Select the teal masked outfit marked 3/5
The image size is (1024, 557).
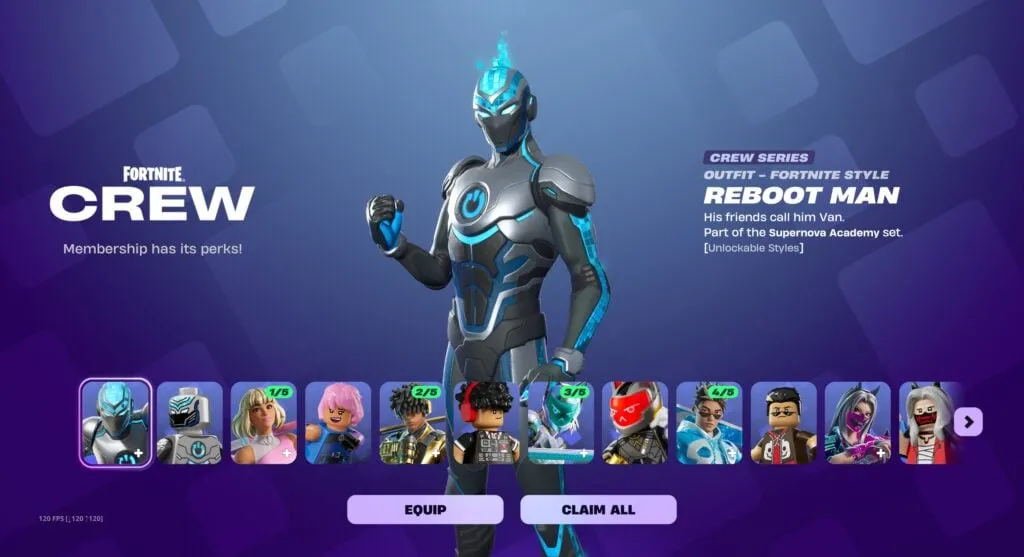coord(560,423)
